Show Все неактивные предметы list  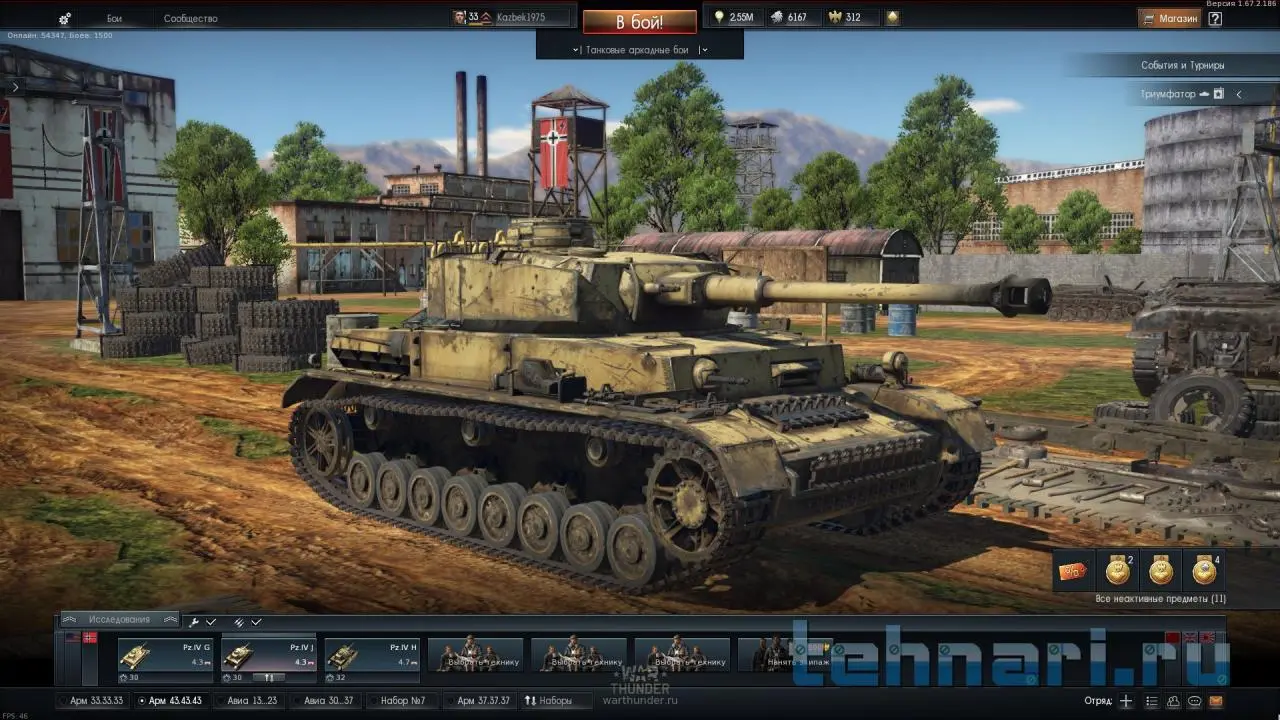1160,599
